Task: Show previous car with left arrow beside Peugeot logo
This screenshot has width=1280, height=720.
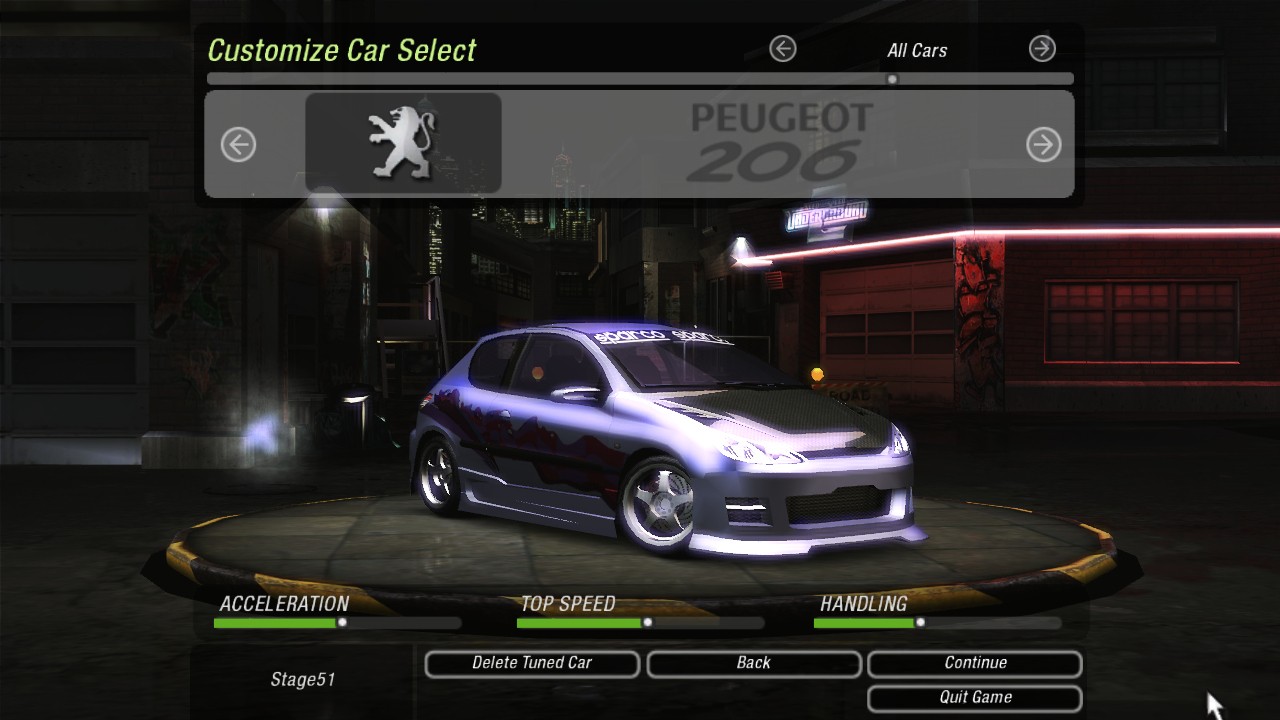Action: point(238,145)
